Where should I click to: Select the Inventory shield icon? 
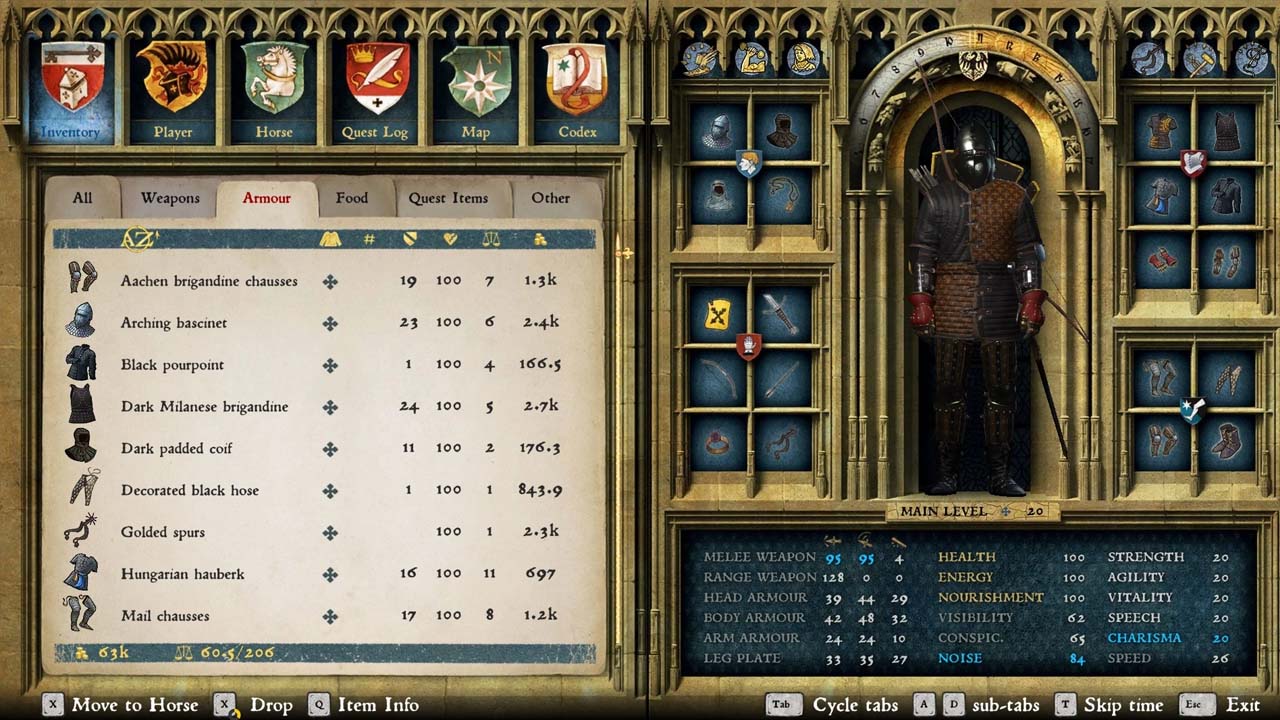[x=71, y=88]
